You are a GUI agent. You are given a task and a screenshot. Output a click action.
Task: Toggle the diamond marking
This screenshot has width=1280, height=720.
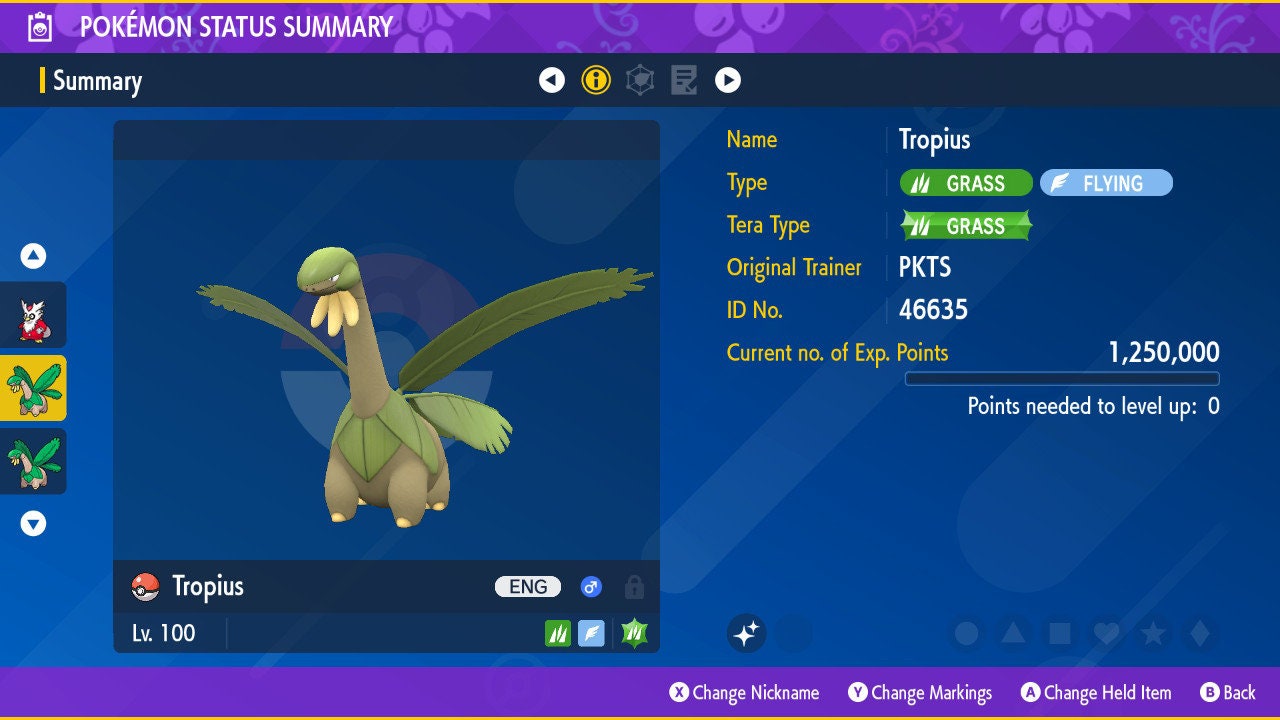point(1198,633)
